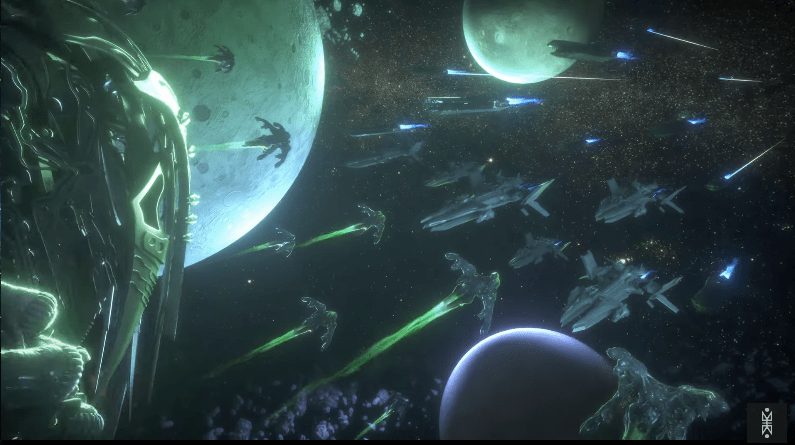Image resolution: width=795 pixels, height=445 pixels.
Task: Click the channel logo watermark in the corner
Action: coord(767,420)
